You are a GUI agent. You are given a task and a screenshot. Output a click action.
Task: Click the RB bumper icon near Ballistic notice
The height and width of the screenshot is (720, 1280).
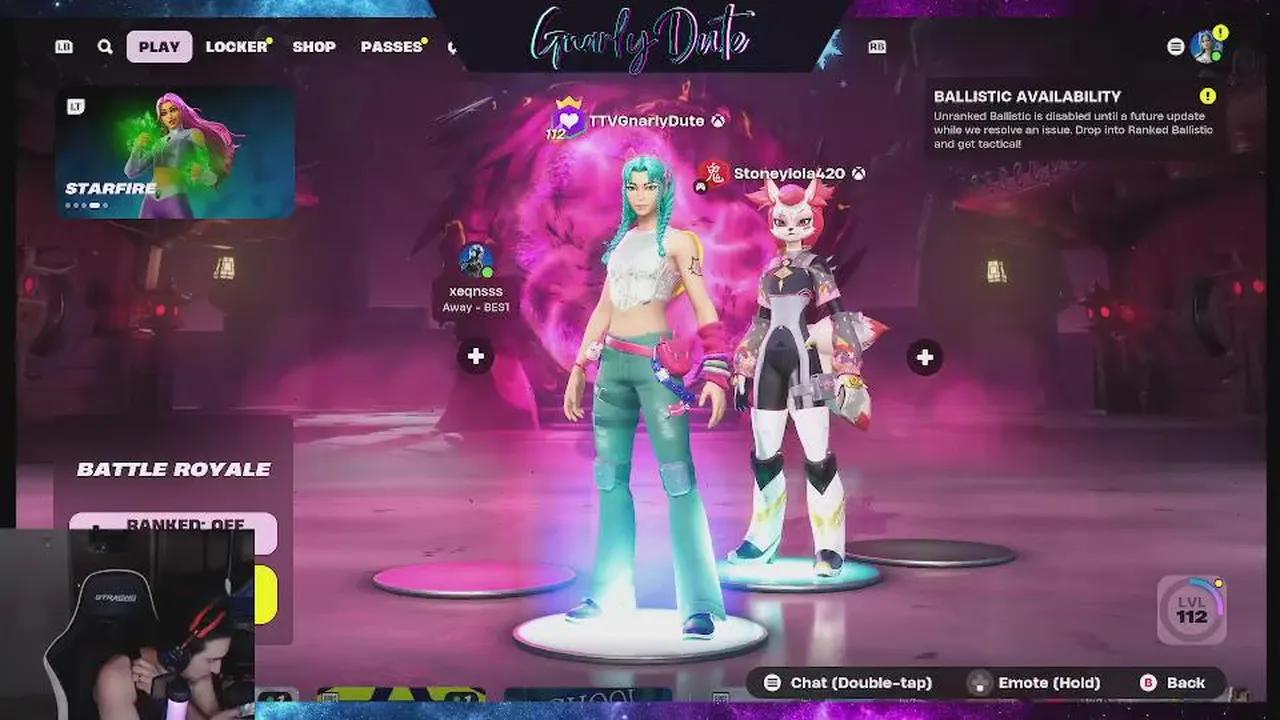coord(877,46)
